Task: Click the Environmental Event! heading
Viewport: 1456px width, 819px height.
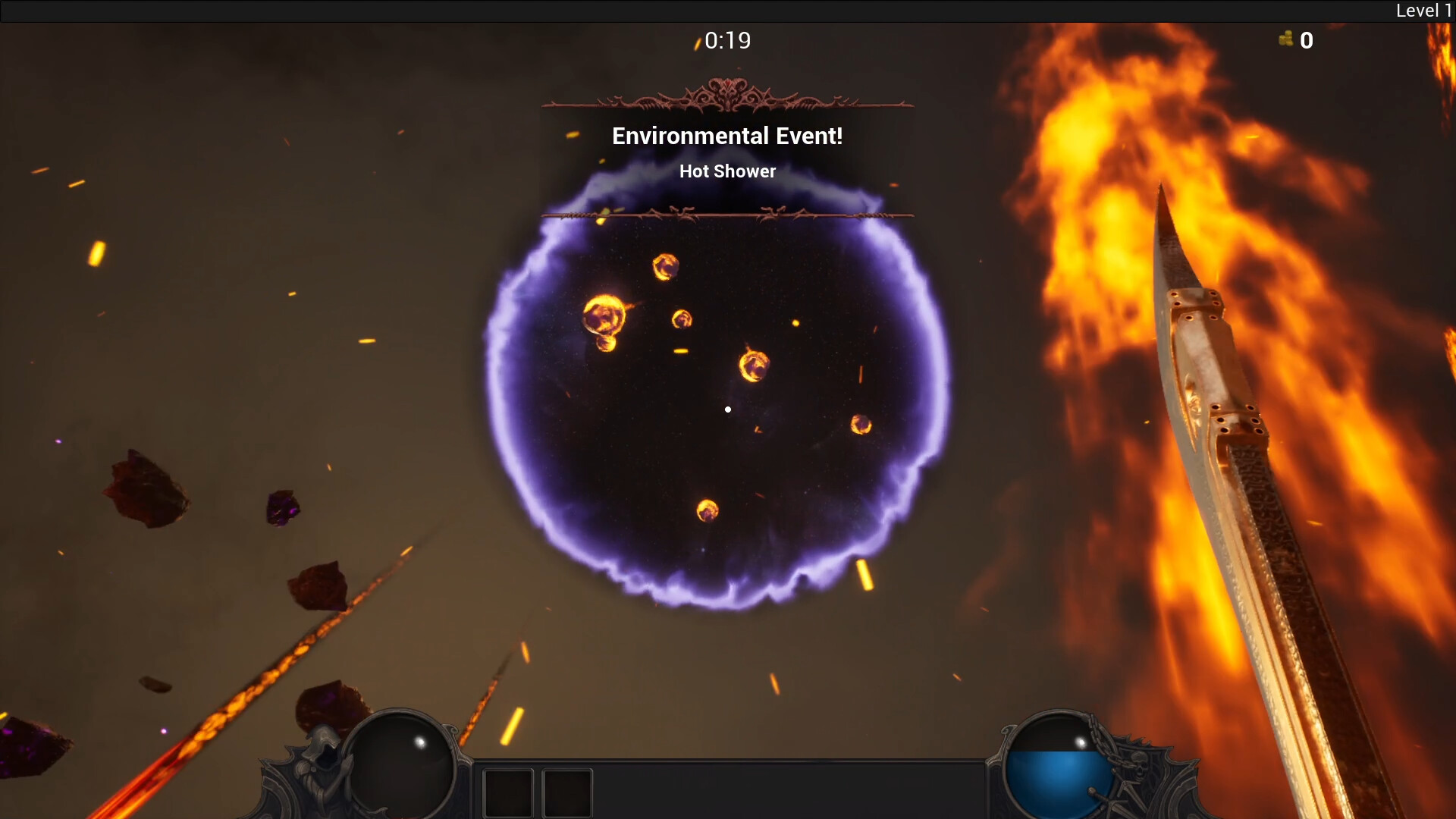Action: pos(727,136)
